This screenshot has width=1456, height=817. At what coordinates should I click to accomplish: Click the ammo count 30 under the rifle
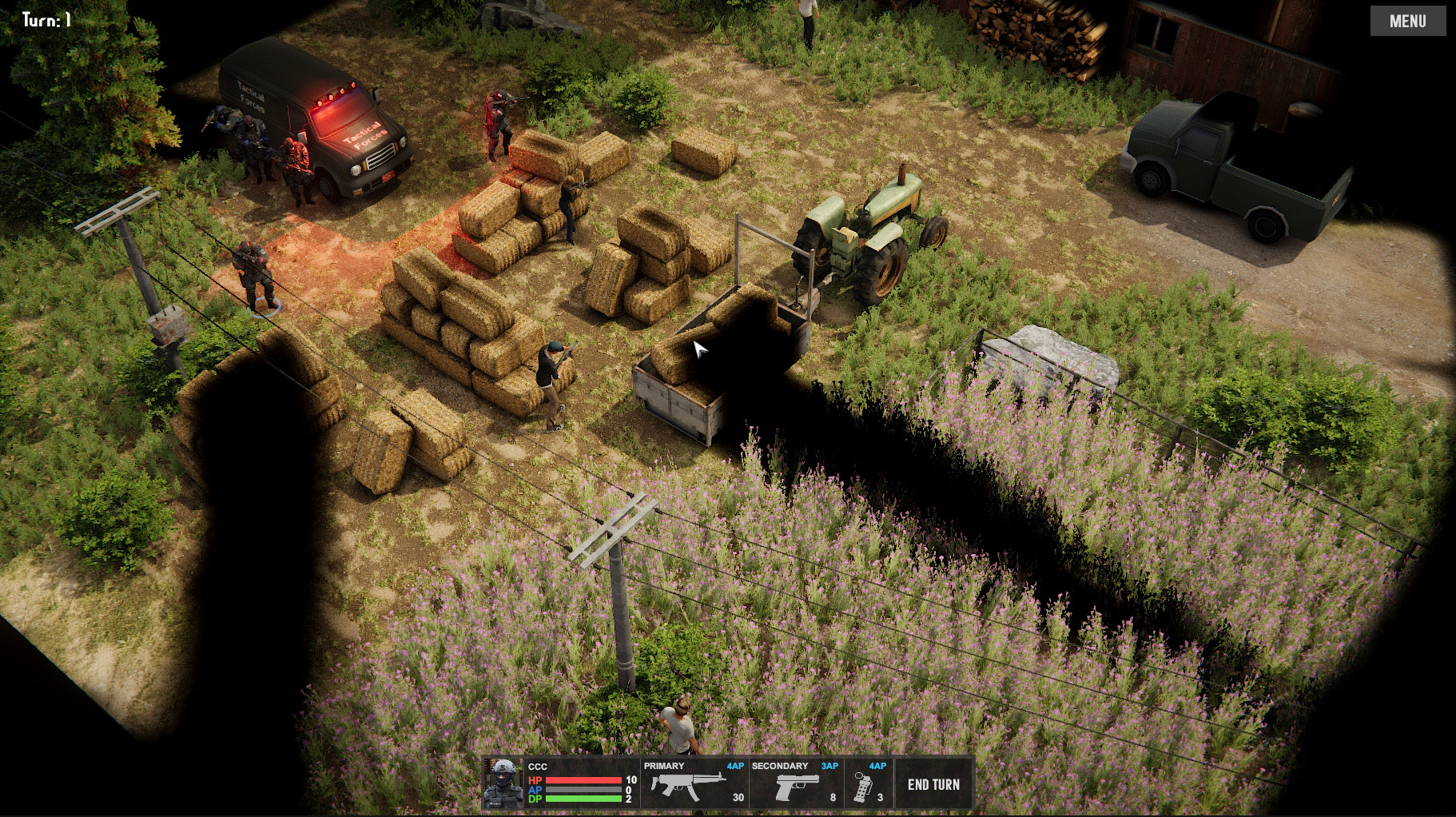737,798
